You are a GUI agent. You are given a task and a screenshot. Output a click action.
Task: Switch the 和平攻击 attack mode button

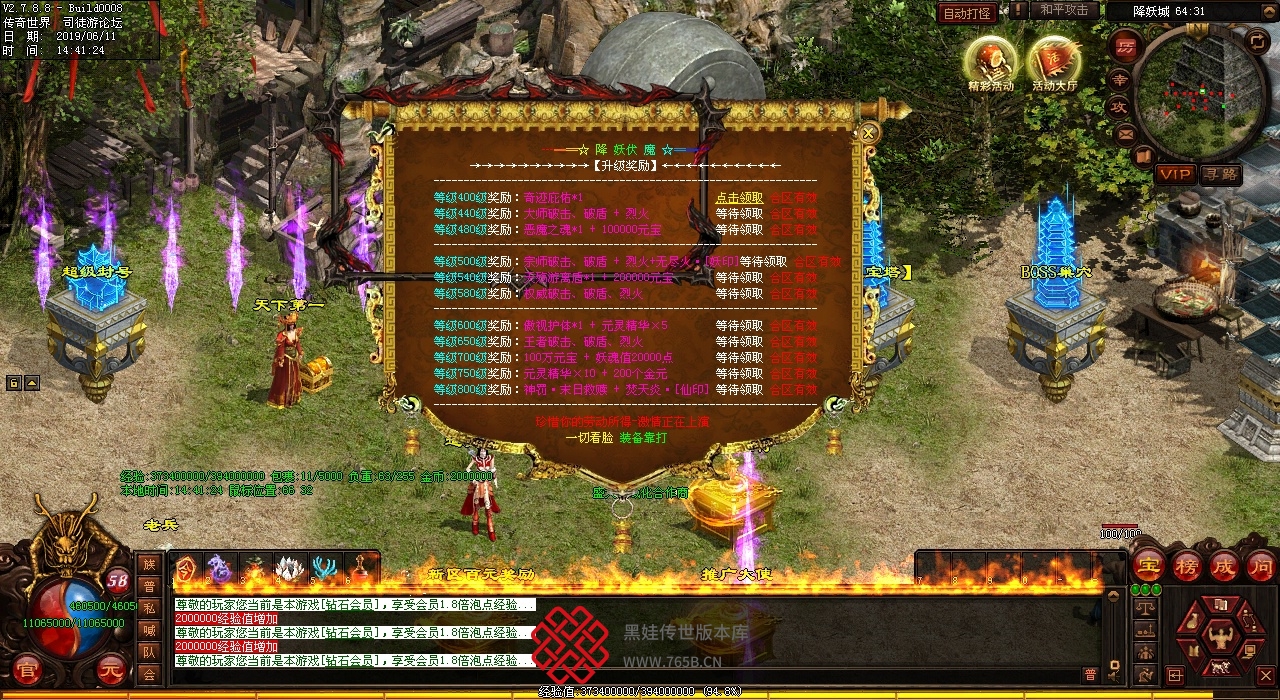click(x=1063, y=10)
